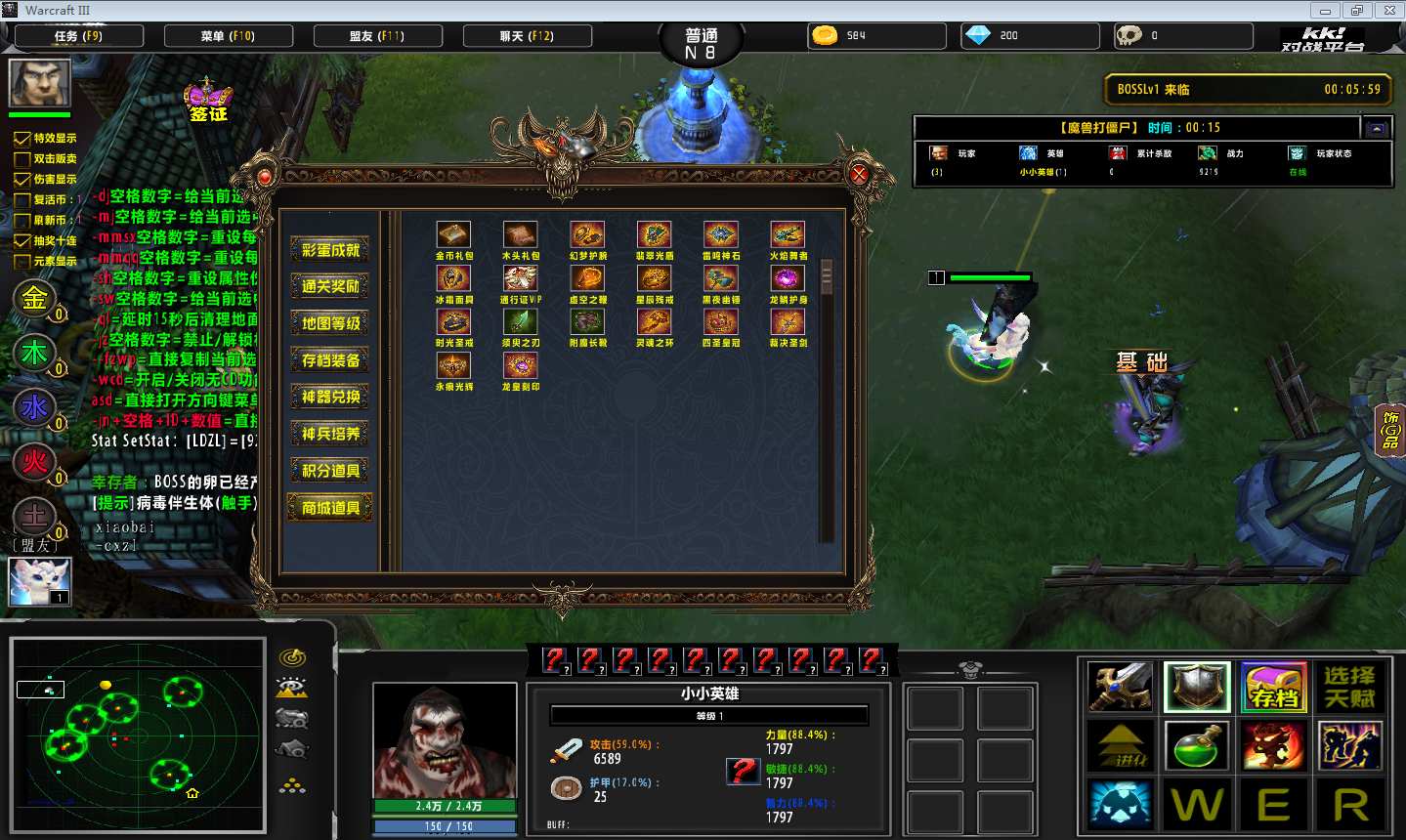The image size is (1406, 840).
Task: Open the 通关奖励 category
Action: pos(330,286)
